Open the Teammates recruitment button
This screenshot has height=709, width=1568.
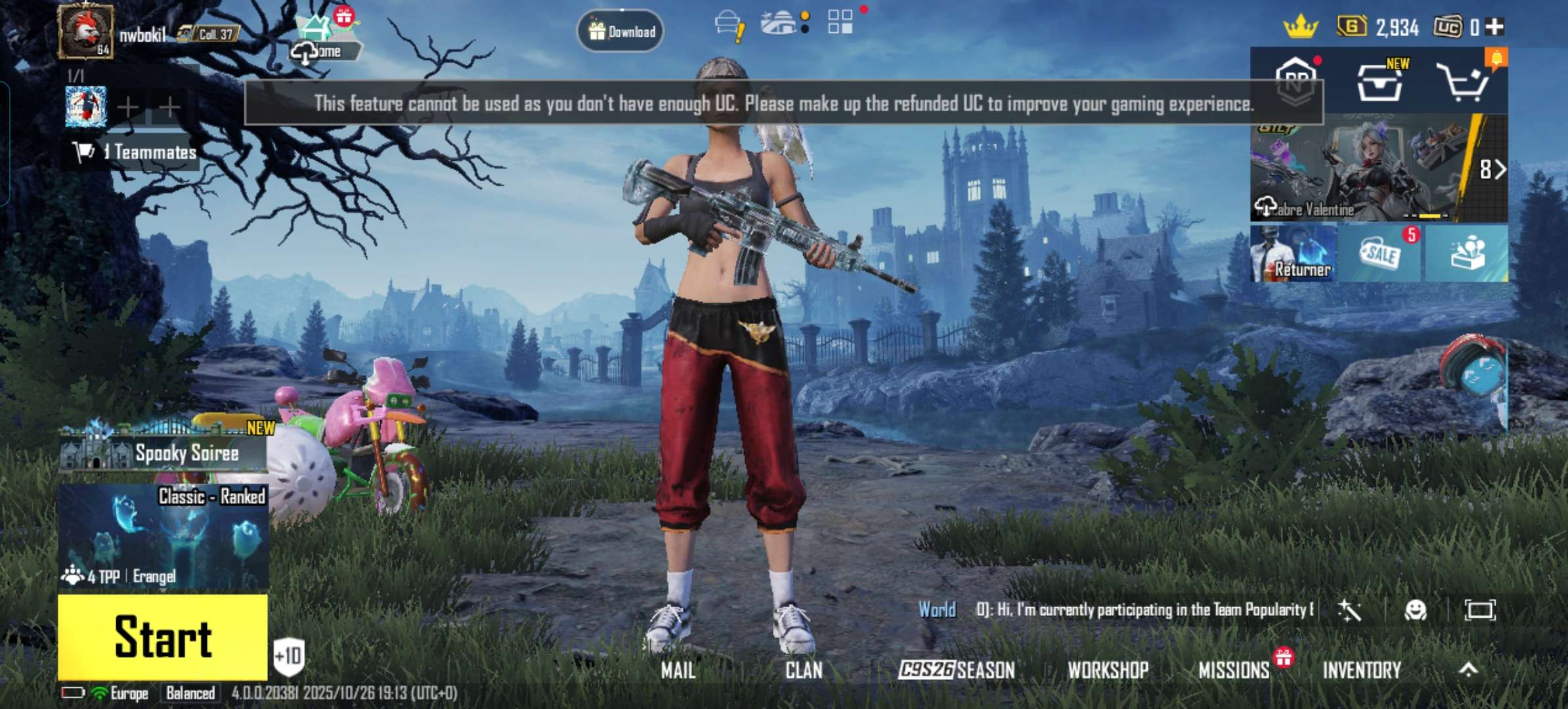pyautogui.click(x=135, y=152)
